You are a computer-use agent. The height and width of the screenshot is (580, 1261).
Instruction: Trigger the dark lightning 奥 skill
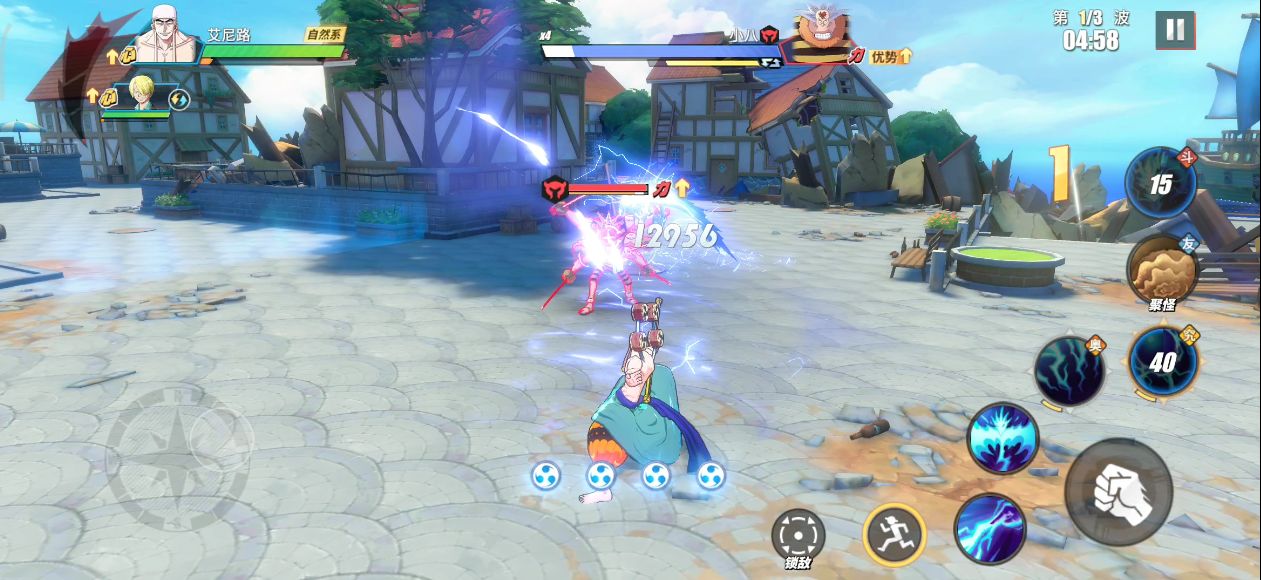click(1069, 371)
